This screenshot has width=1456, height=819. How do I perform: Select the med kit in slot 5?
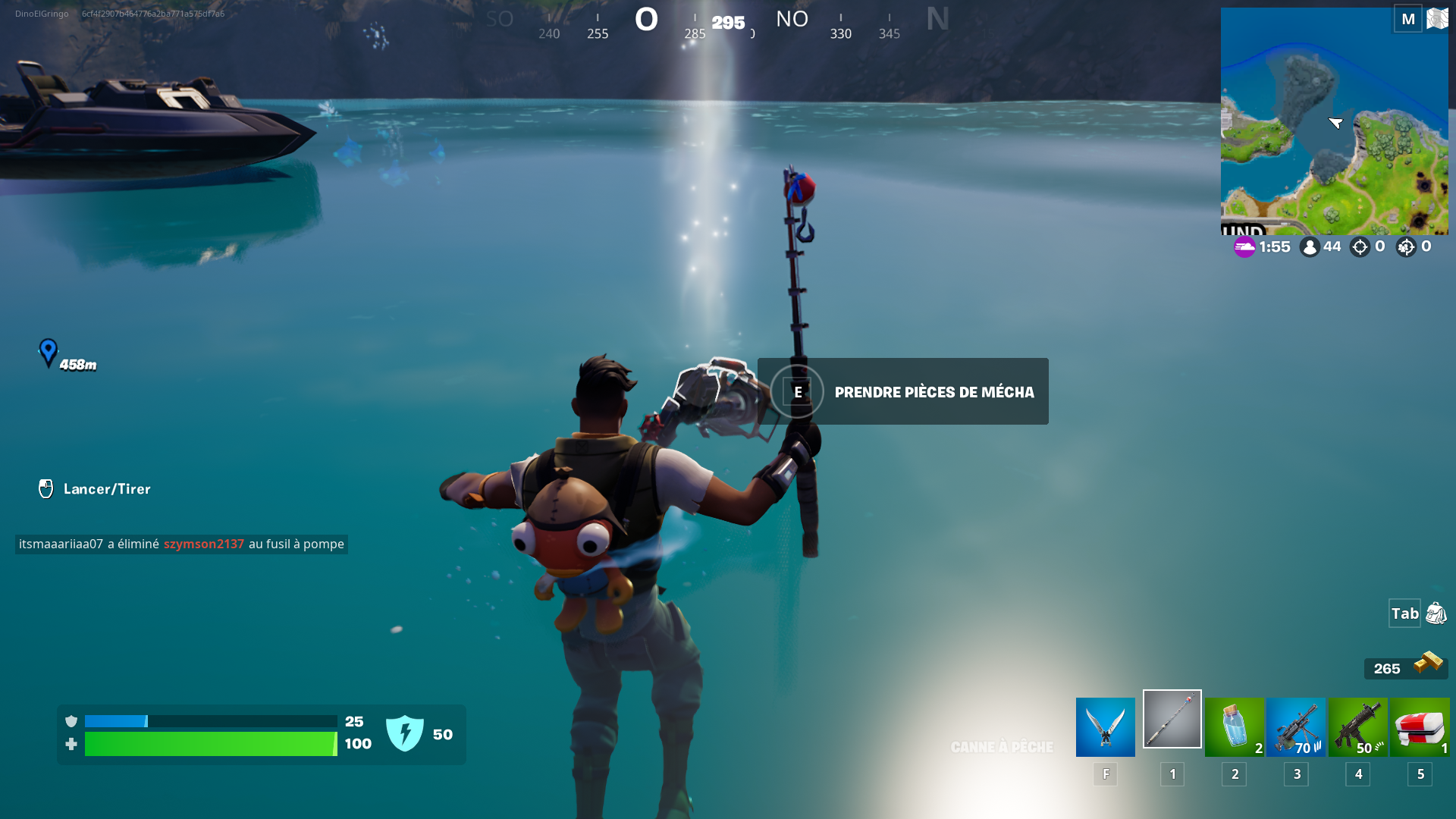1420,726
